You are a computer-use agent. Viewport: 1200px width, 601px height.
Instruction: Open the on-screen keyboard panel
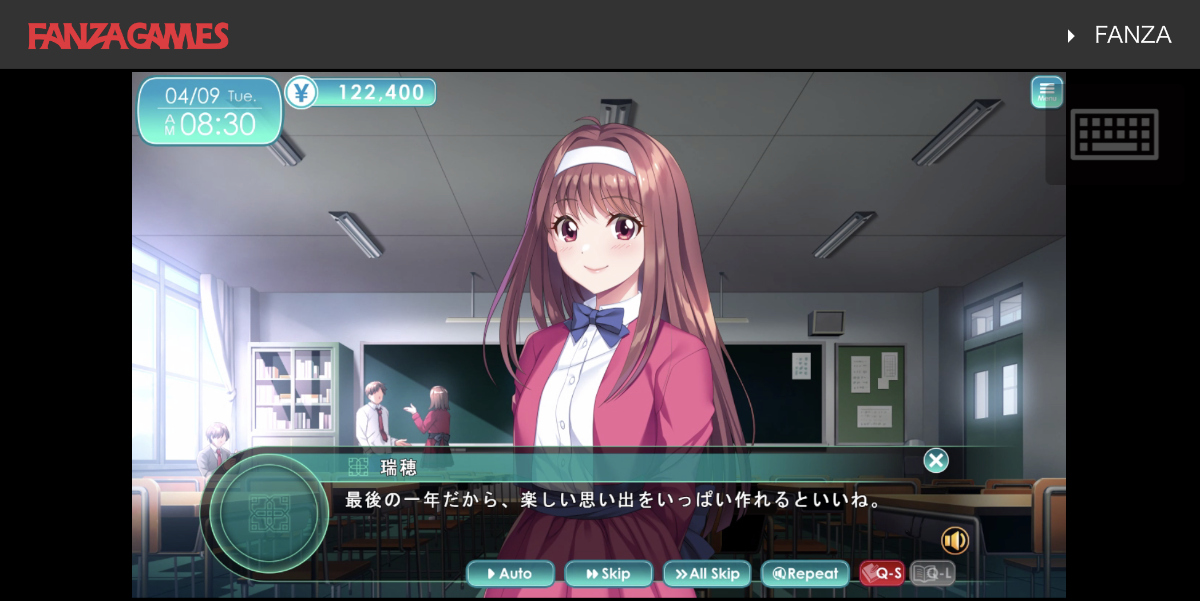coord(1114,134)
